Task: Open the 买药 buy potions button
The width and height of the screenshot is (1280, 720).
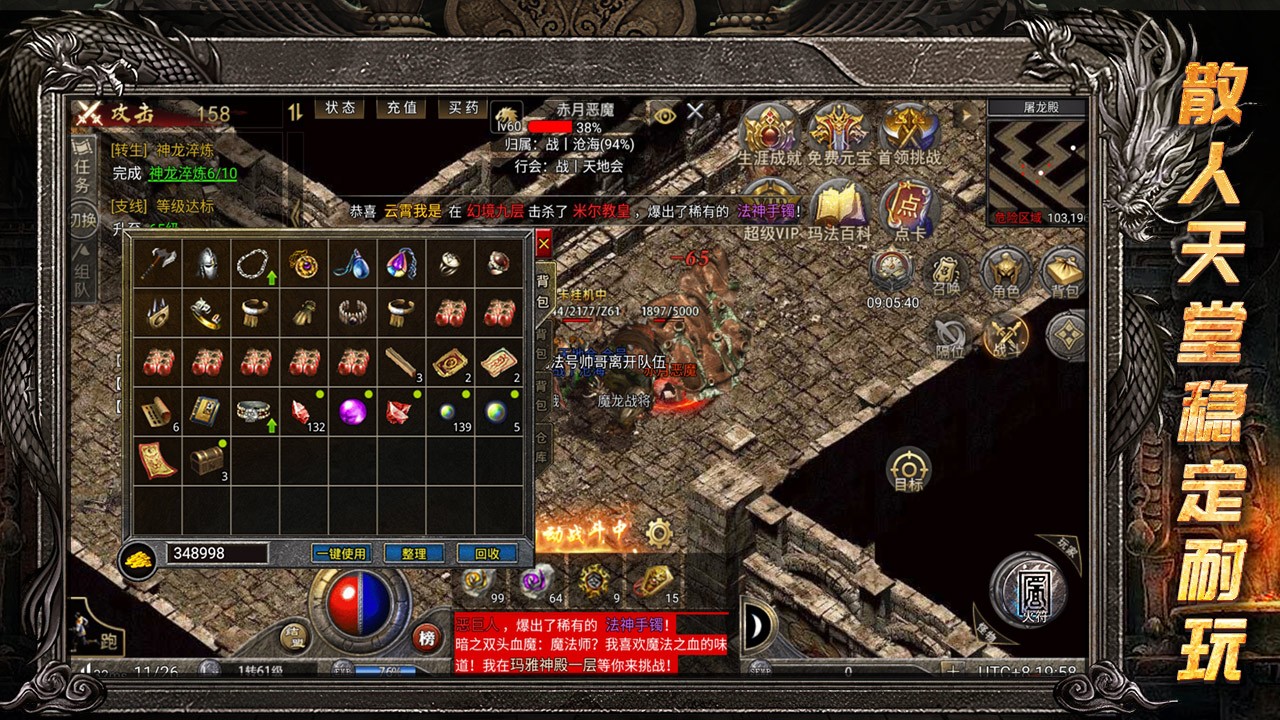Action: (464, 108)
